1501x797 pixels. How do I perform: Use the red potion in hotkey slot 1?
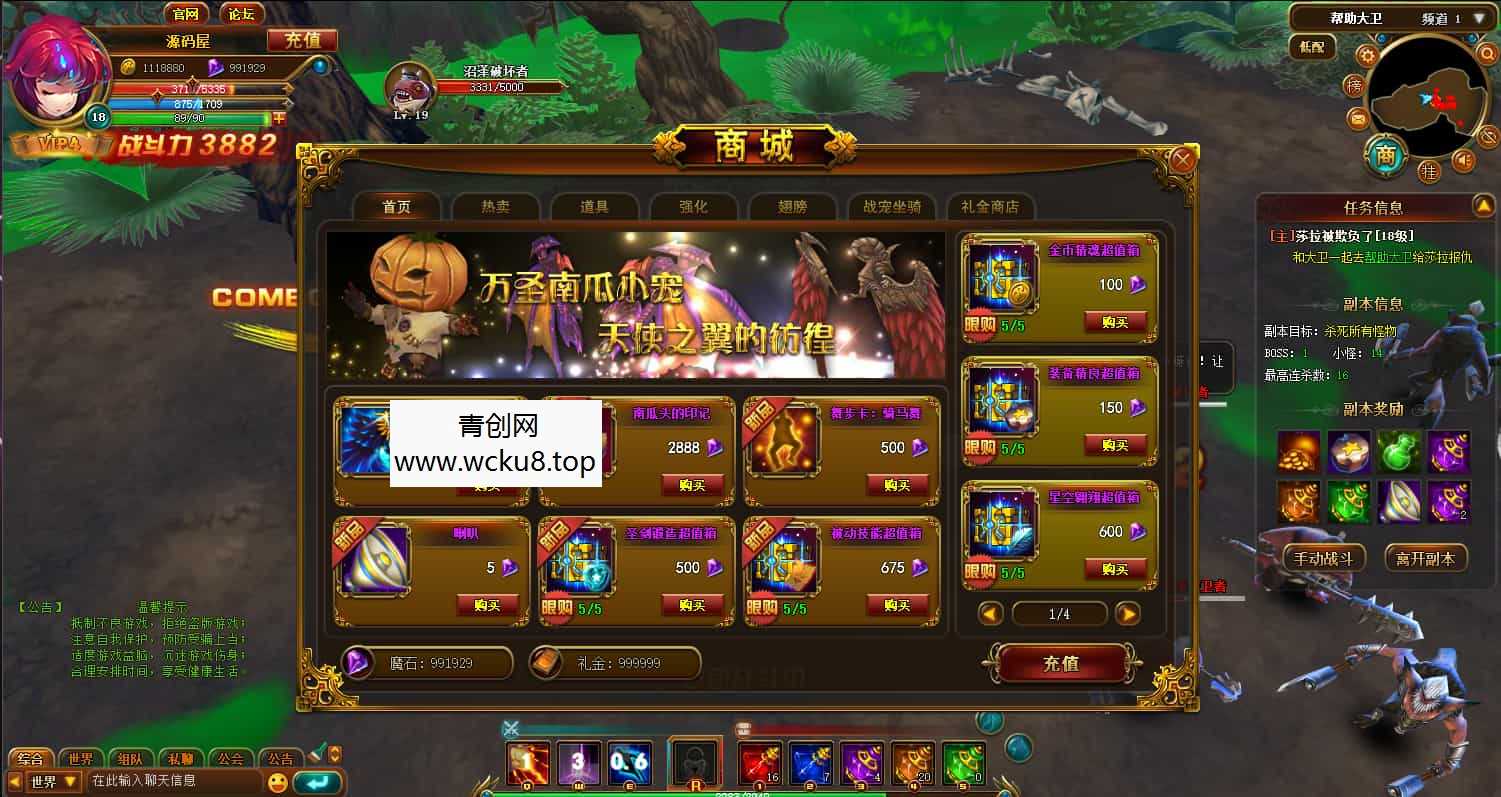[x=758, y=760]
